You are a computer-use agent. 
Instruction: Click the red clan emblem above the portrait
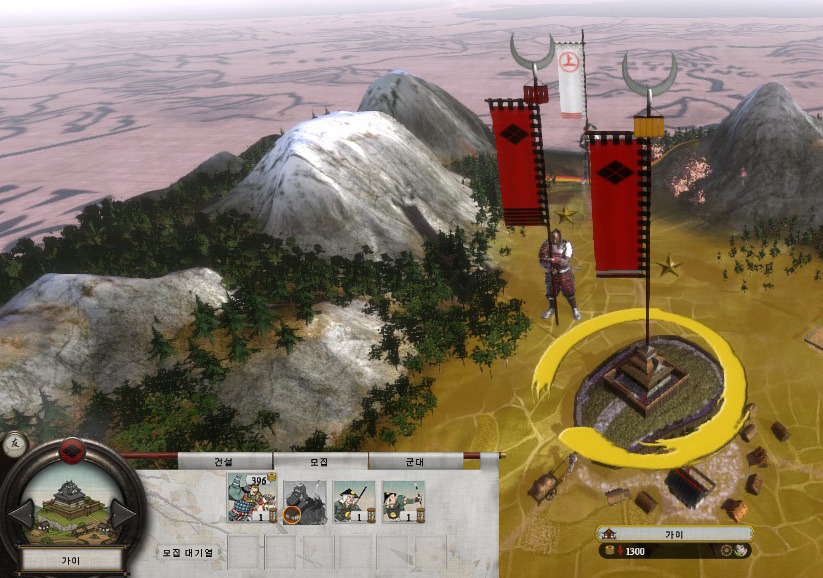(x=71, y=451)
